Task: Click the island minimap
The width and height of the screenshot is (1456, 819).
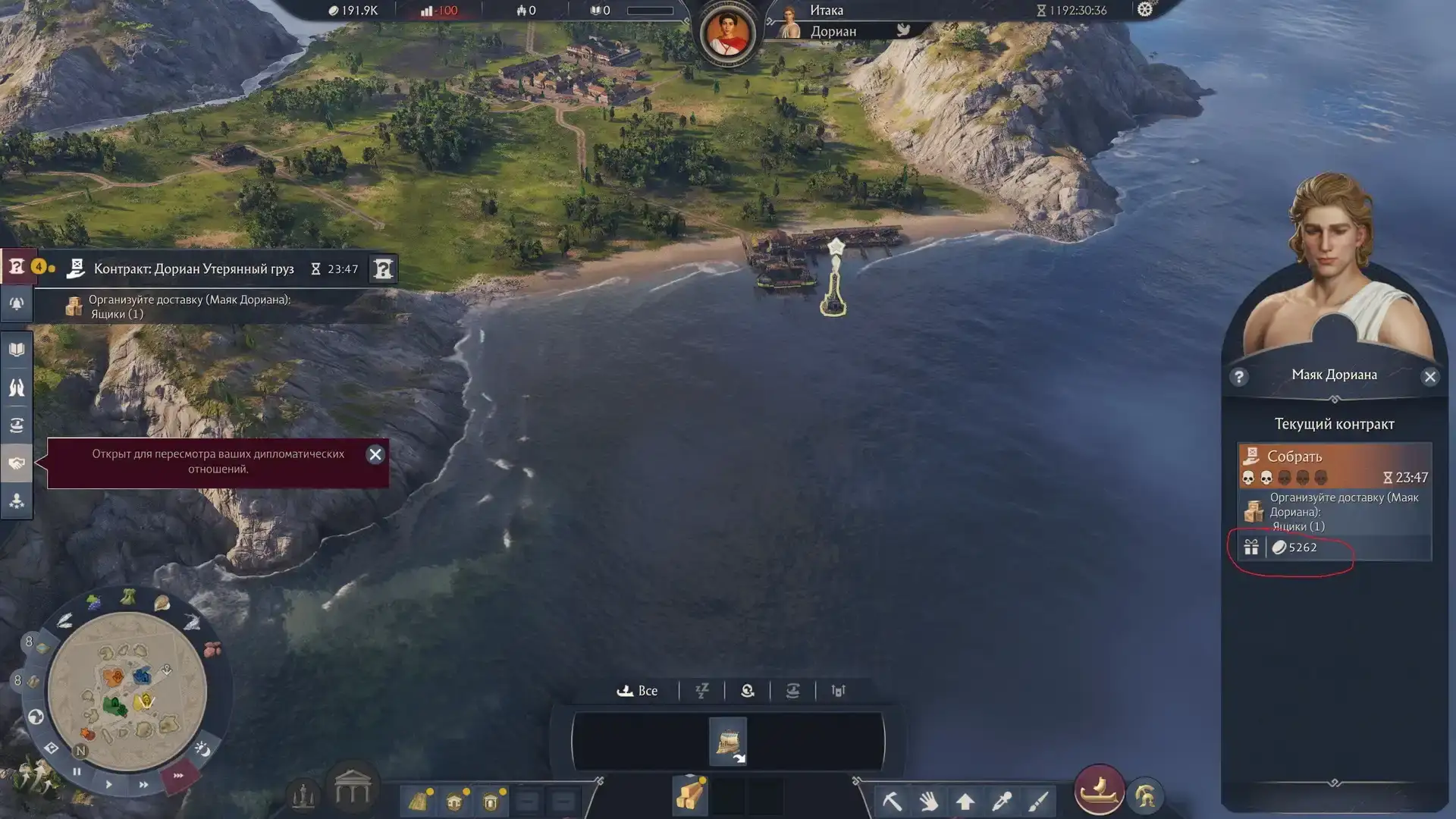Action: (x=127, y=690)
